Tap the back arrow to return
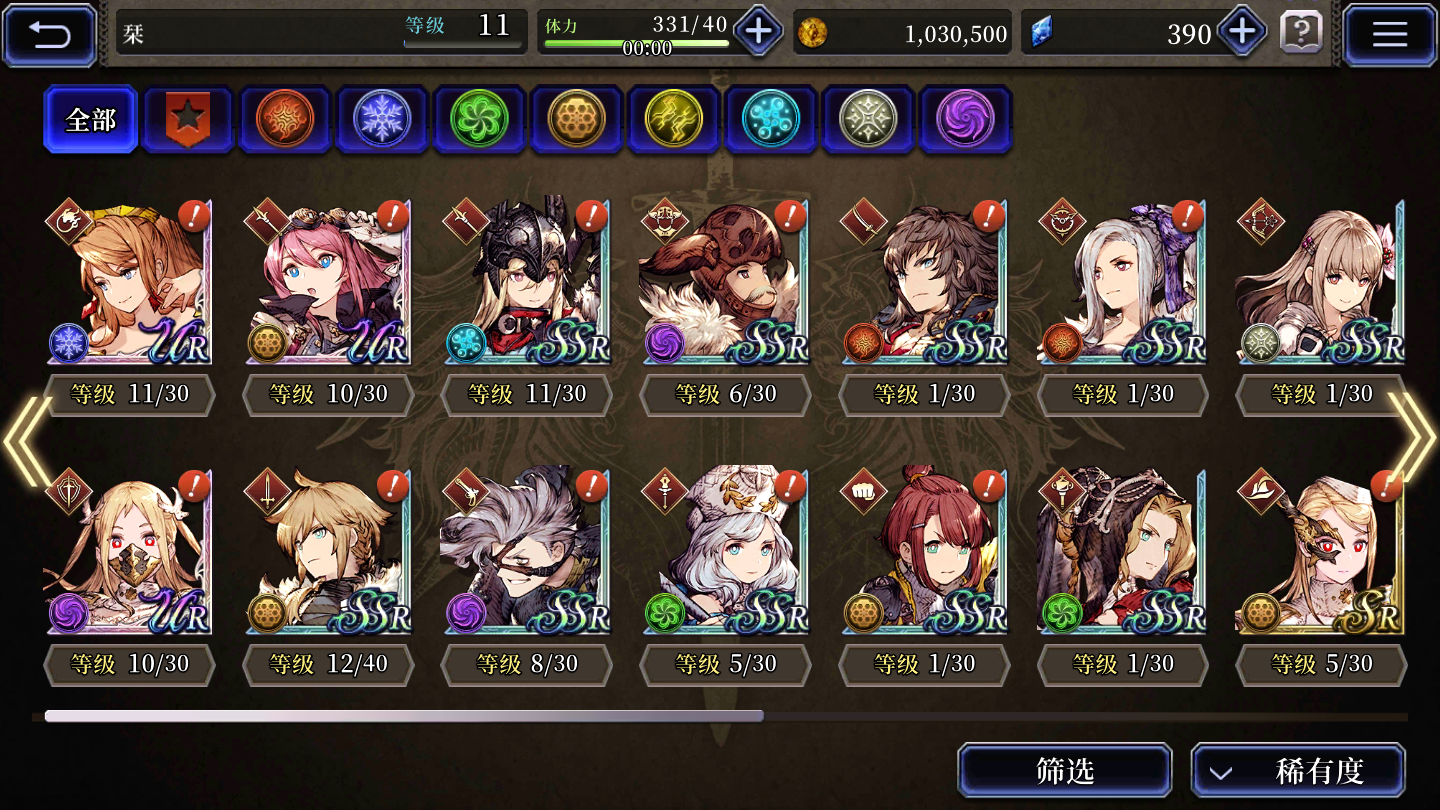 49,33
